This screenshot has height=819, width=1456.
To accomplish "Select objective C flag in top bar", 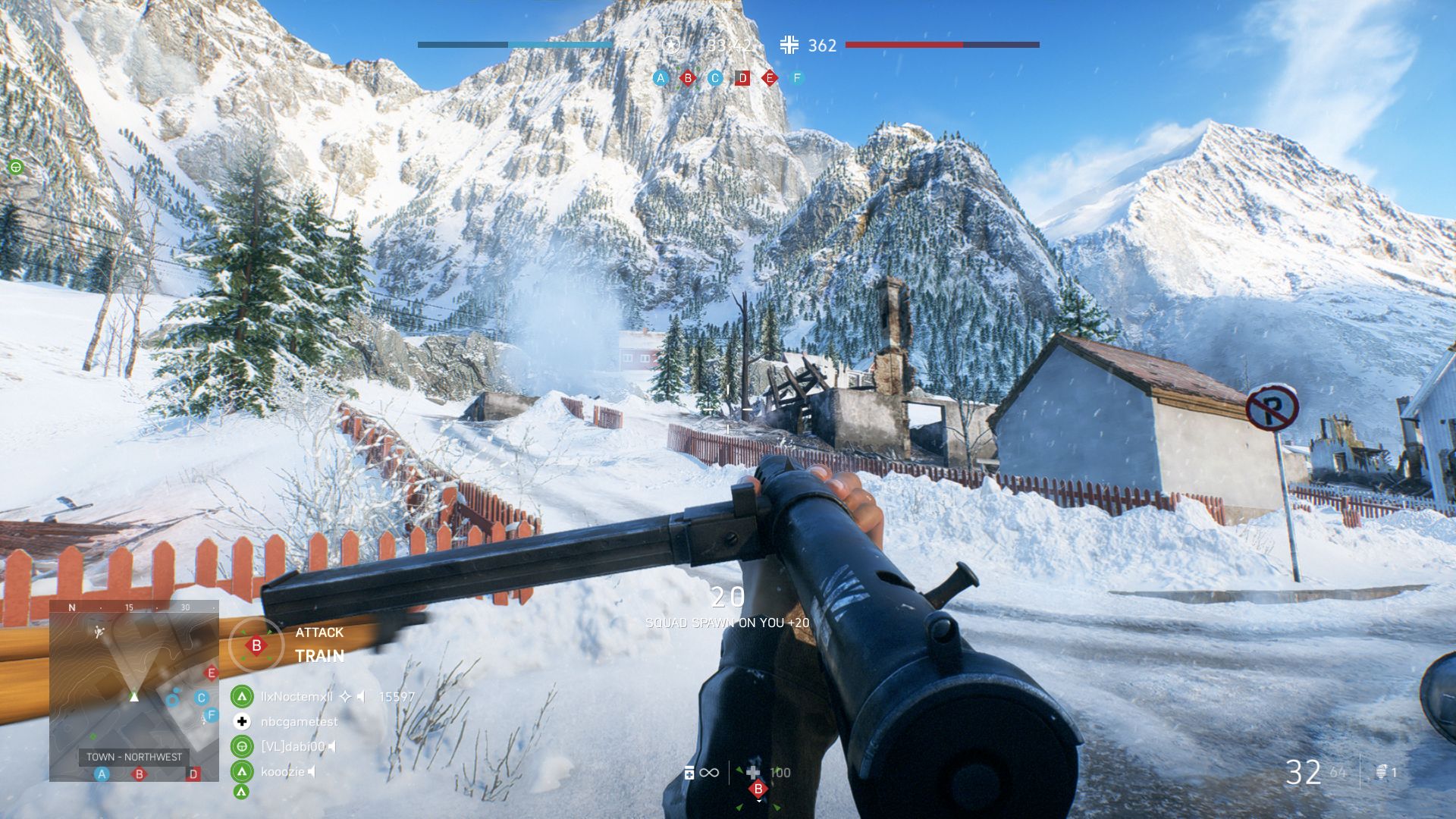I will click(715, 78).
